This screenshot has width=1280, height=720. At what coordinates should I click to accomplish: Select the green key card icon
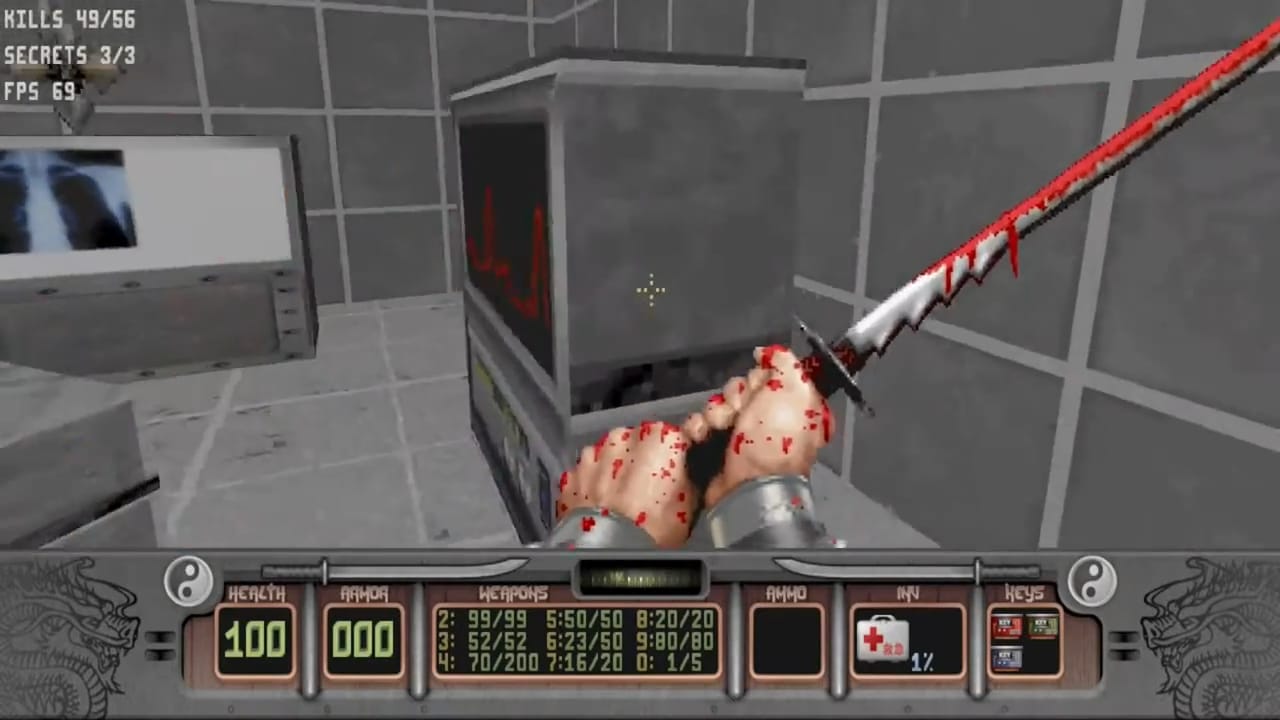pos(1041,626)
